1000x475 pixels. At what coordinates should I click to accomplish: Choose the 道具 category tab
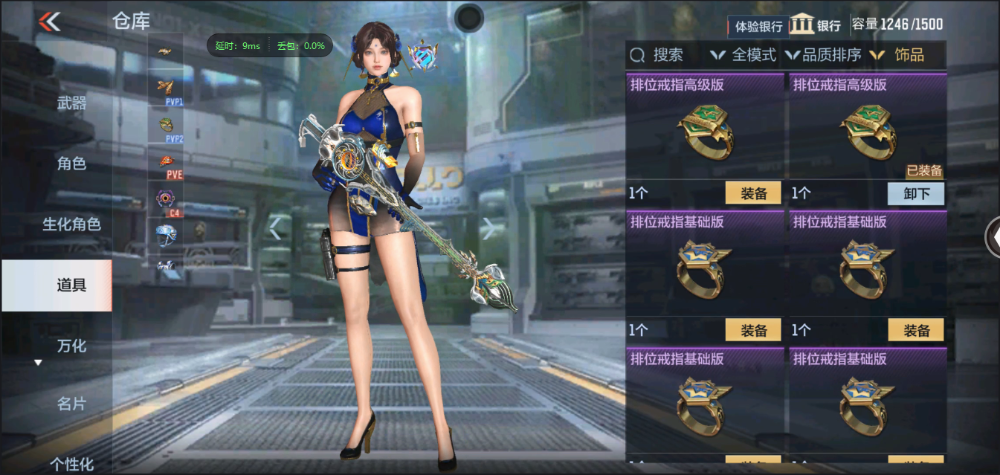pyautogui.click(x=71, y=285)
